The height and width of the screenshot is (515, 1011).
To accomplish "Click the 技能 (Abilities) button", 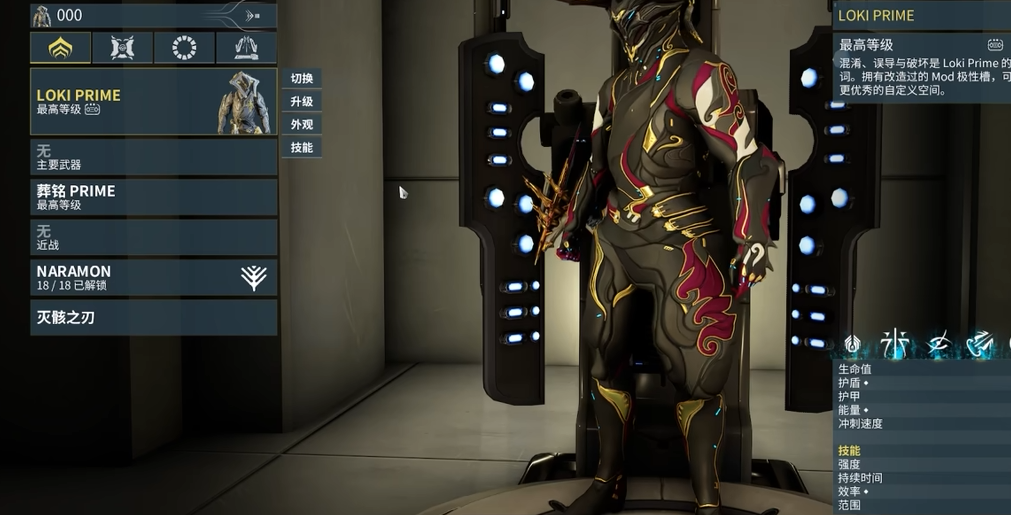I will (302, 148).
